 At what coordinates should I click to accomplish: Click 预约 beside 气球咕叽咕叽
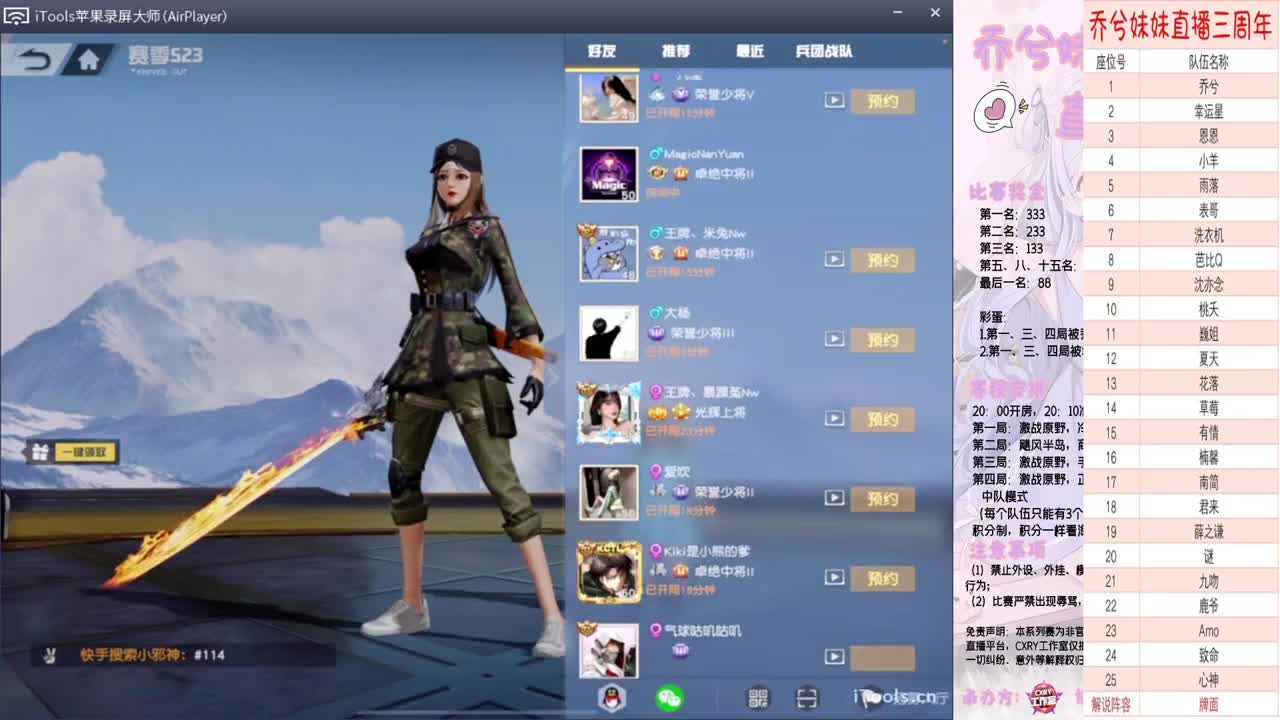[881, 658]
